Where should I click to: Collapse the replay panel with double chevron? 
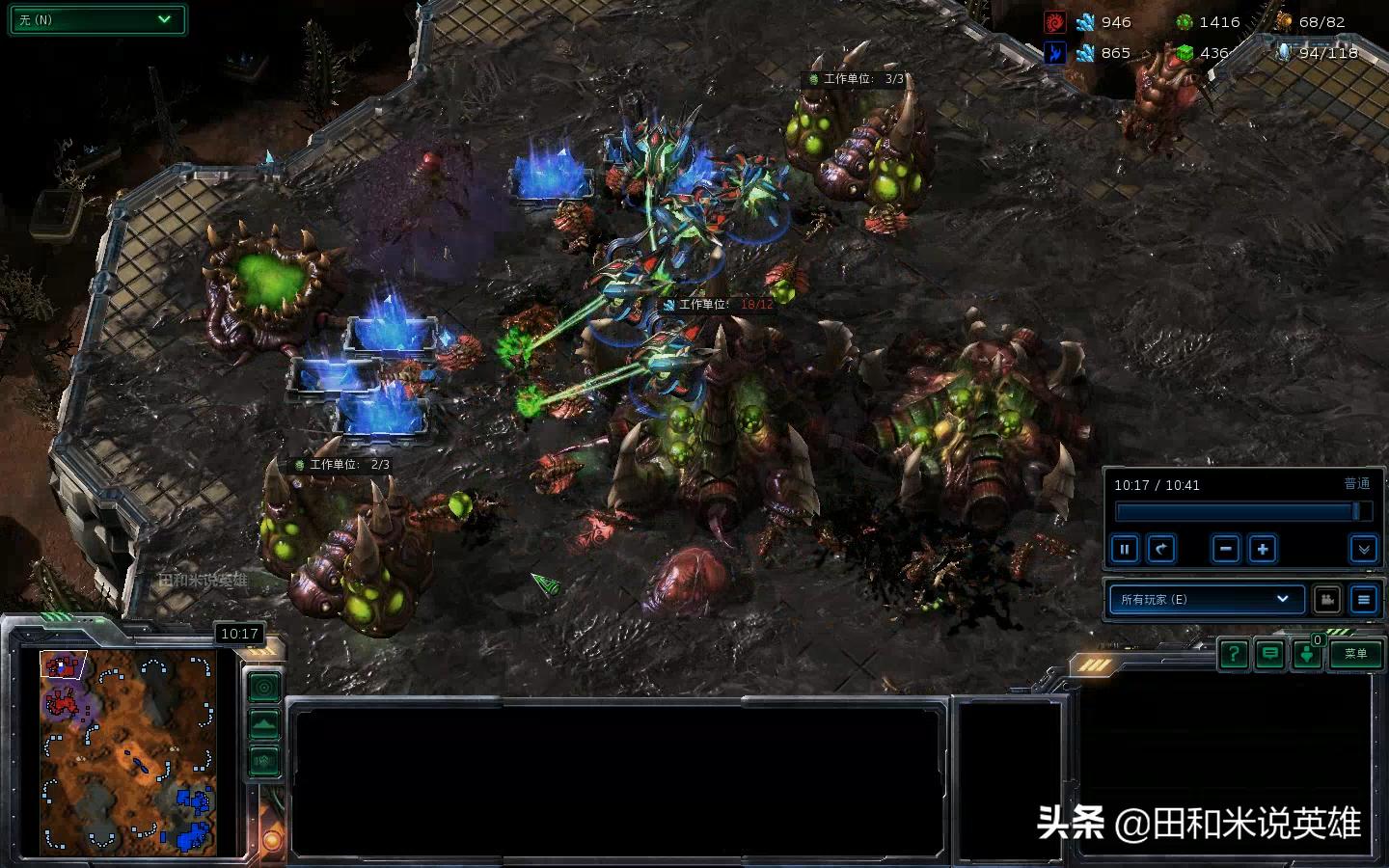click(1365, 550)
